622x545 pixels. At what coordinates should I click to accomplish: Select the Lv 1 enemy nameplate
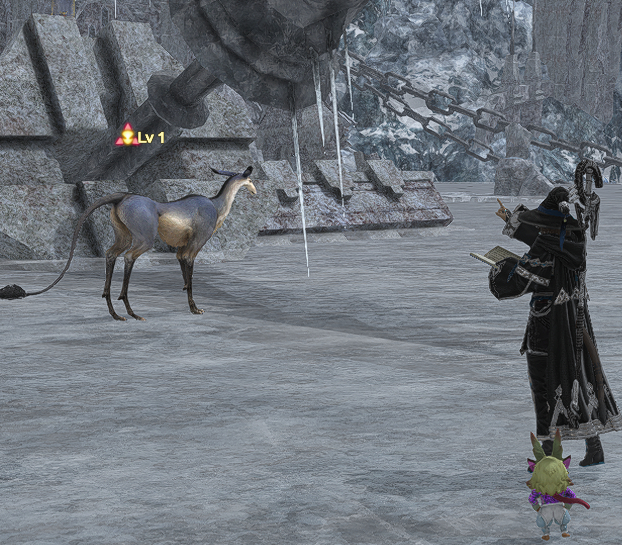pyautogui.click(x=140, y=137)
